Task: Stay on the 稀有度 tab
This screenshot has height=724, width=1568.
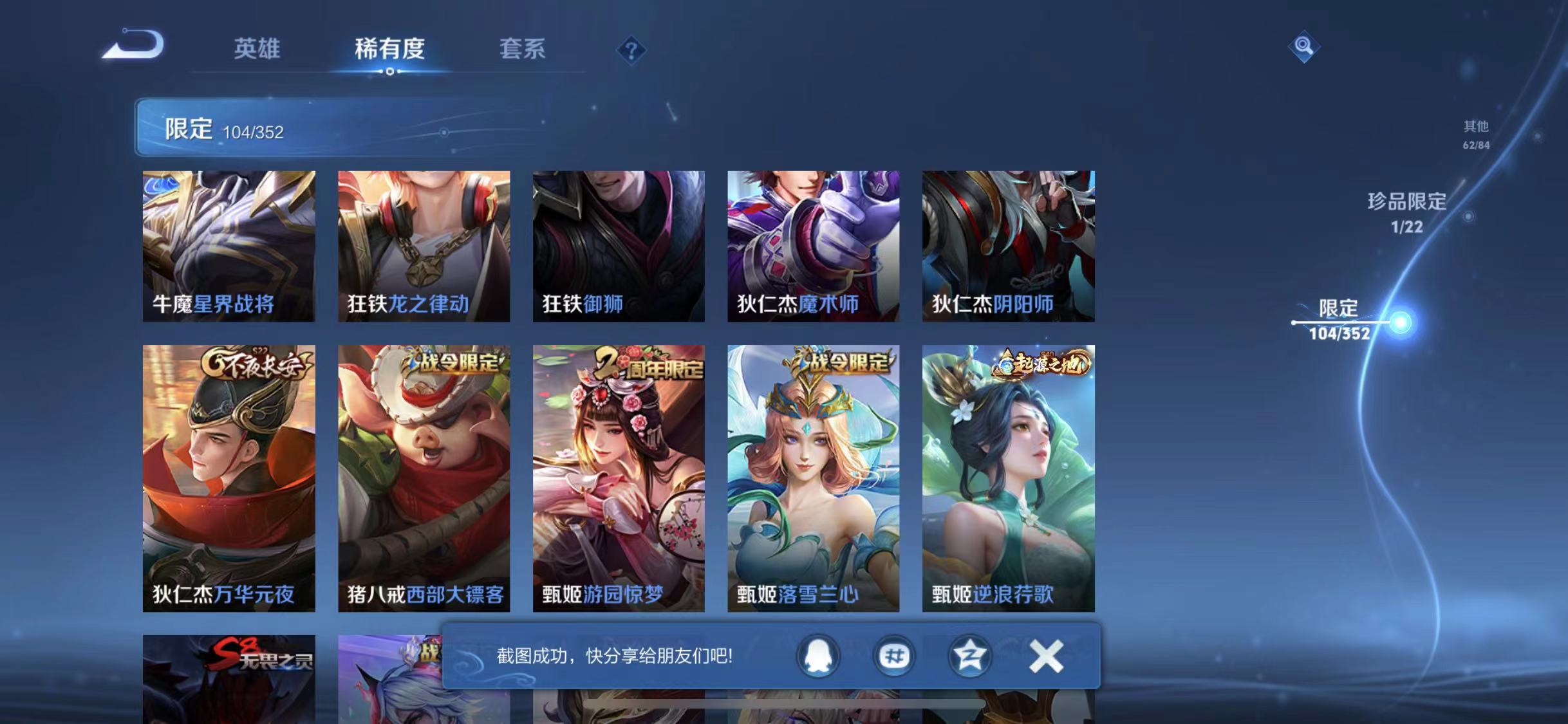Action: (x=389, y=50)
